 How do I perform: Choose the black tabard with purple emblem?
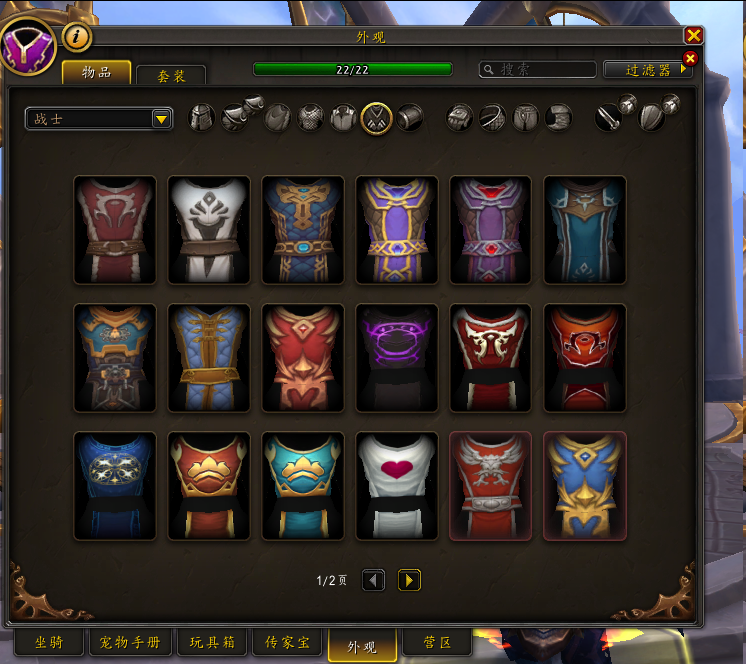[x=397, y=358]
